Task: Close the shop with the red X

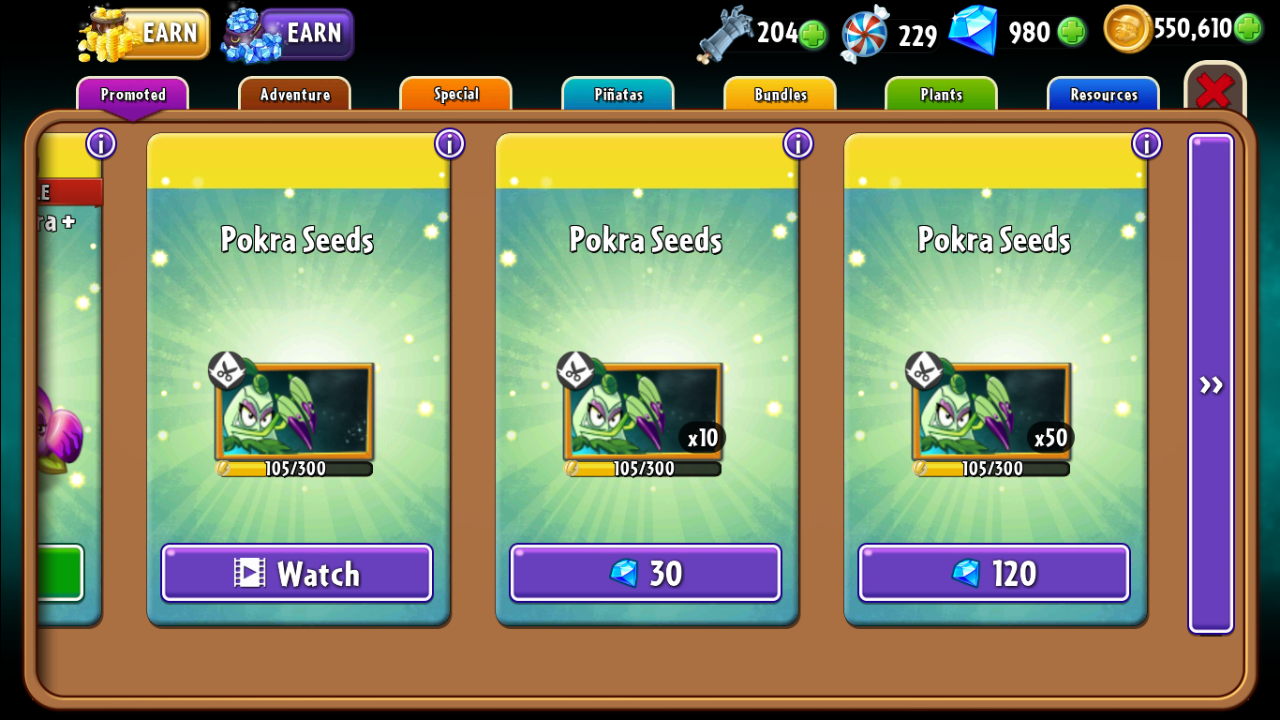Action: click(x=1214, y=91)
